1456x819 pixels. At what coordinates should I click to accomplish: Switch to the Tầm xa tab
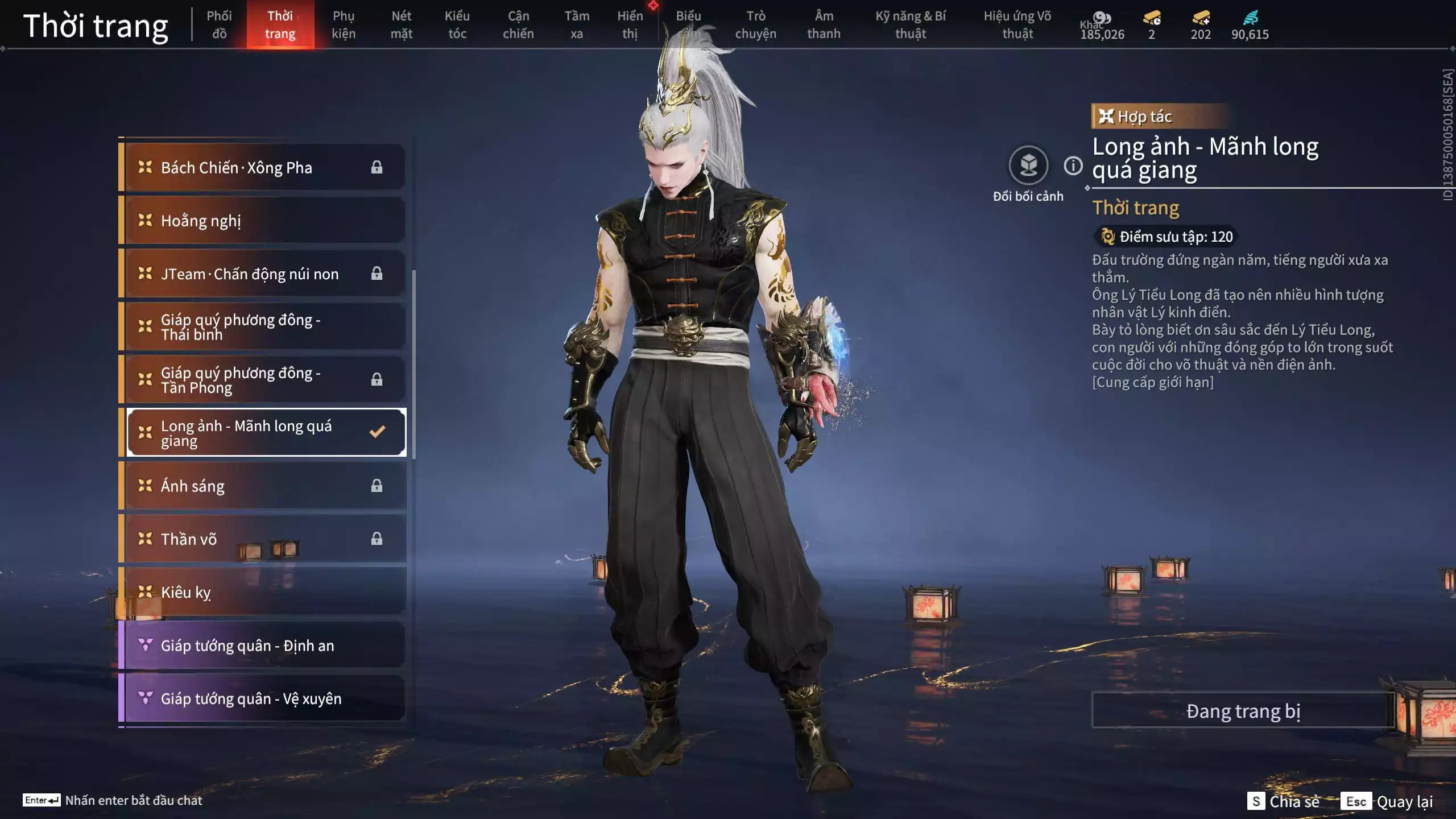pyautogui.click(x=577, y=24)
